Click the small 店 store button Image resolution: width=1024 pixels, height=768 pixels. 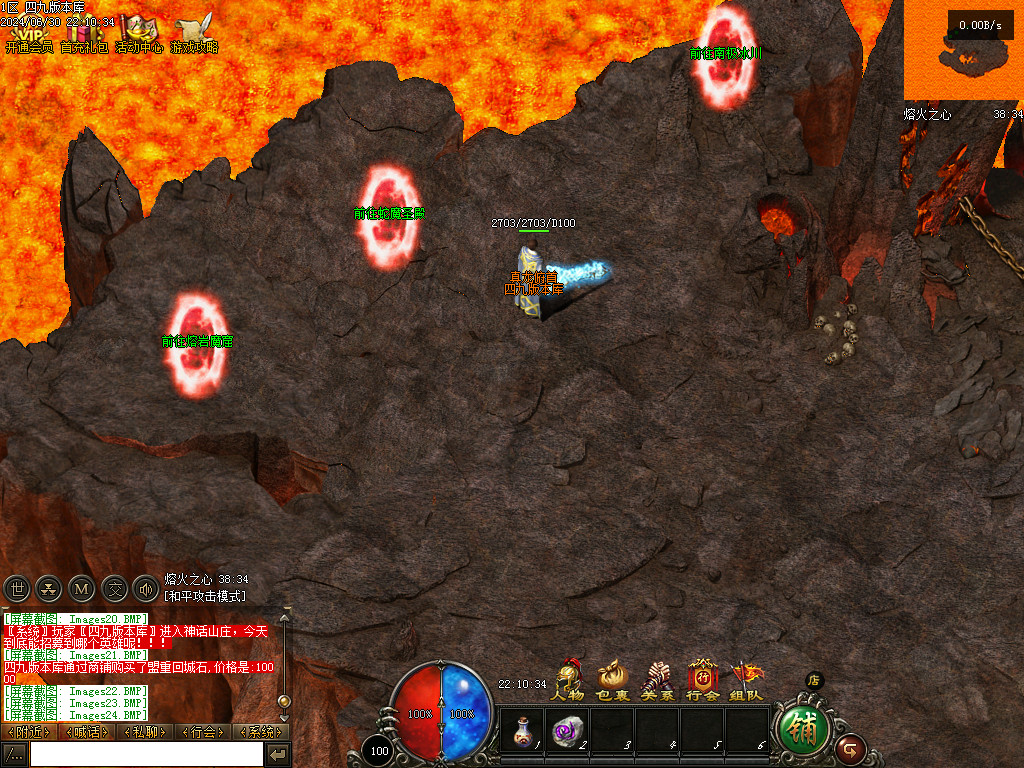tap(814, 680)
